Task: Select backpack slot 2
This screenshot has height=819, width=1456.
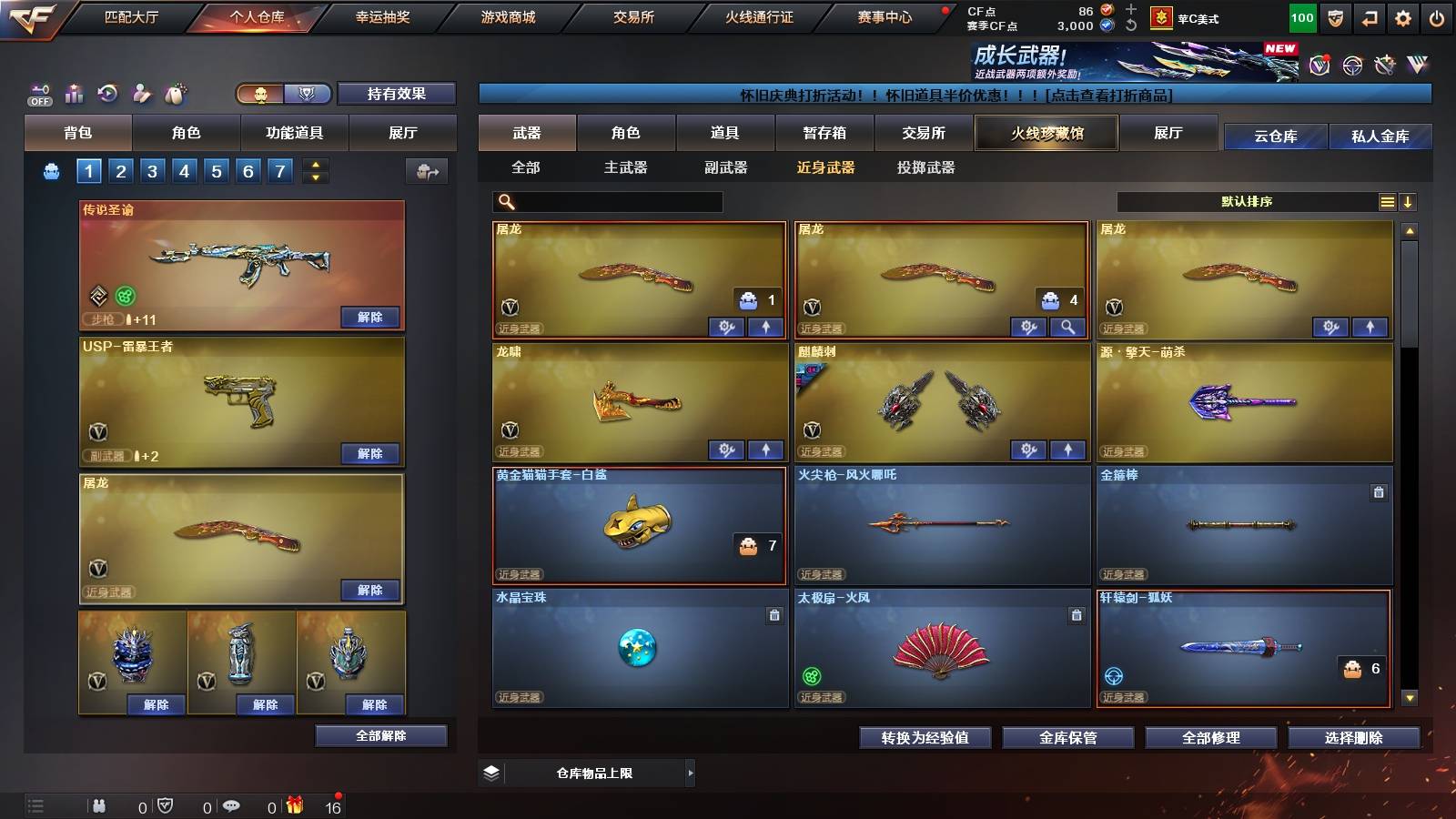Action: pos(119,170)
